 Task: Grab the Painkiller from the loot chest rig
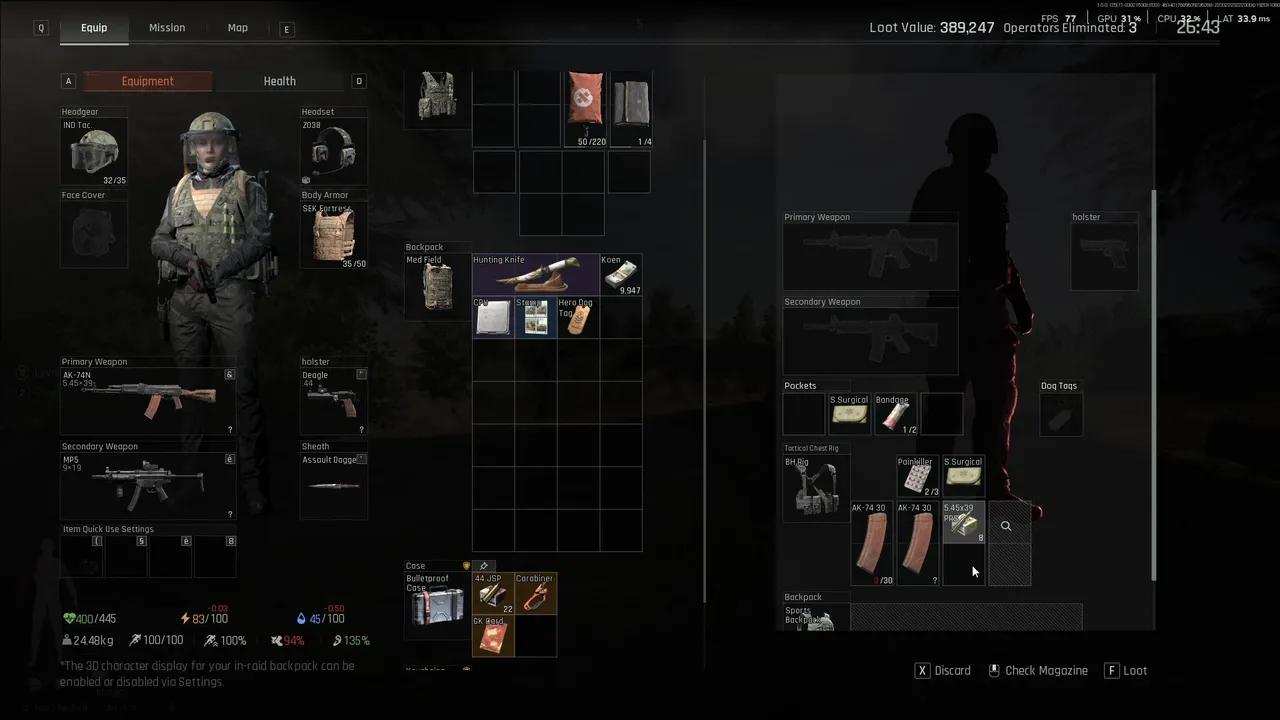[917, 478]
